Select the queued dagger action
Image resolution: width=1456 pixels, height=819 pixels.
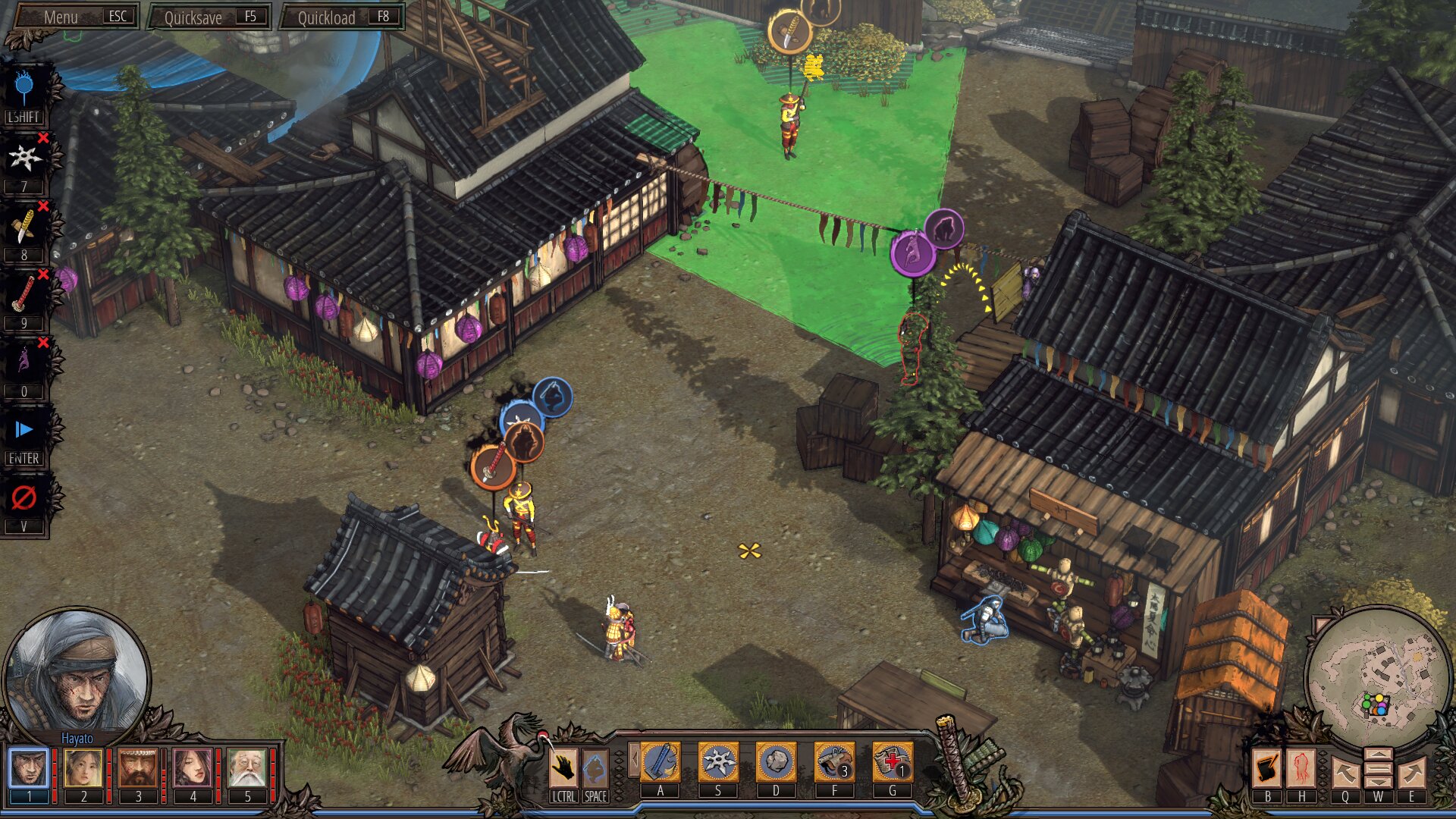[24, 226]
